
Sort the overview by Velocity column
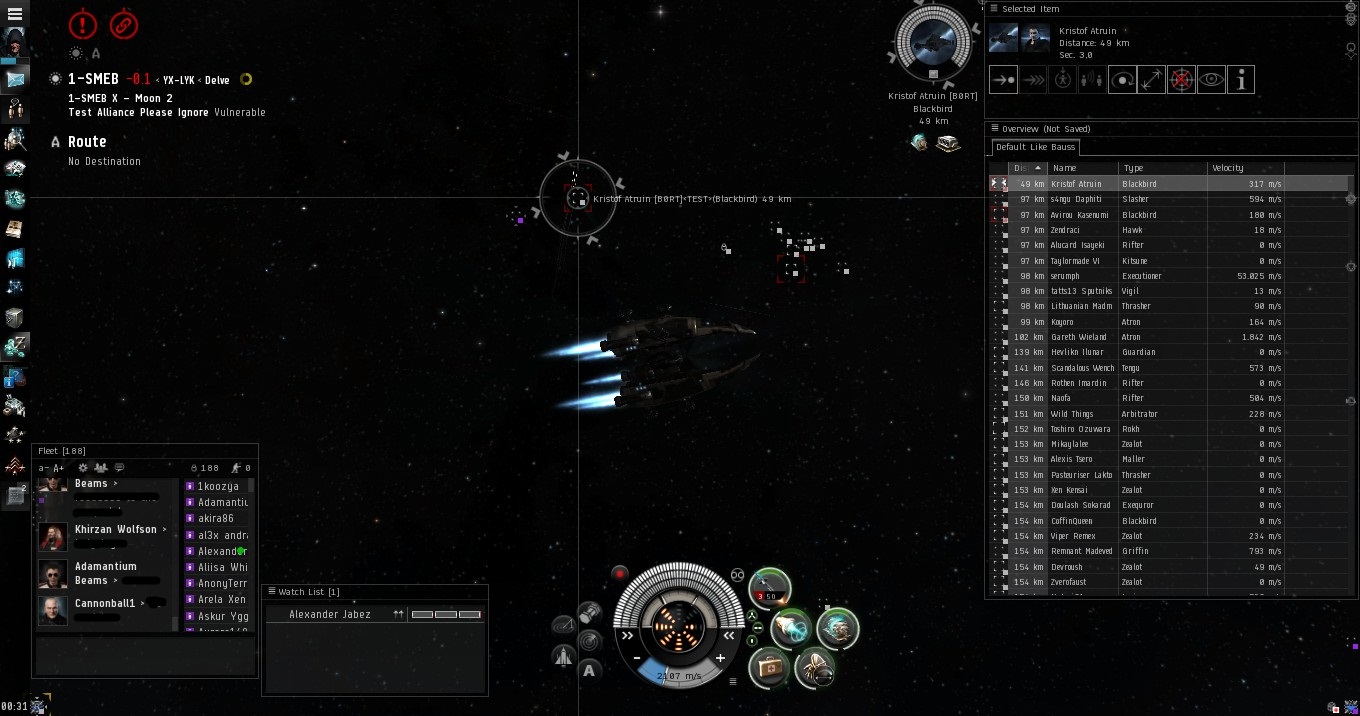[x=1228, y=168]
